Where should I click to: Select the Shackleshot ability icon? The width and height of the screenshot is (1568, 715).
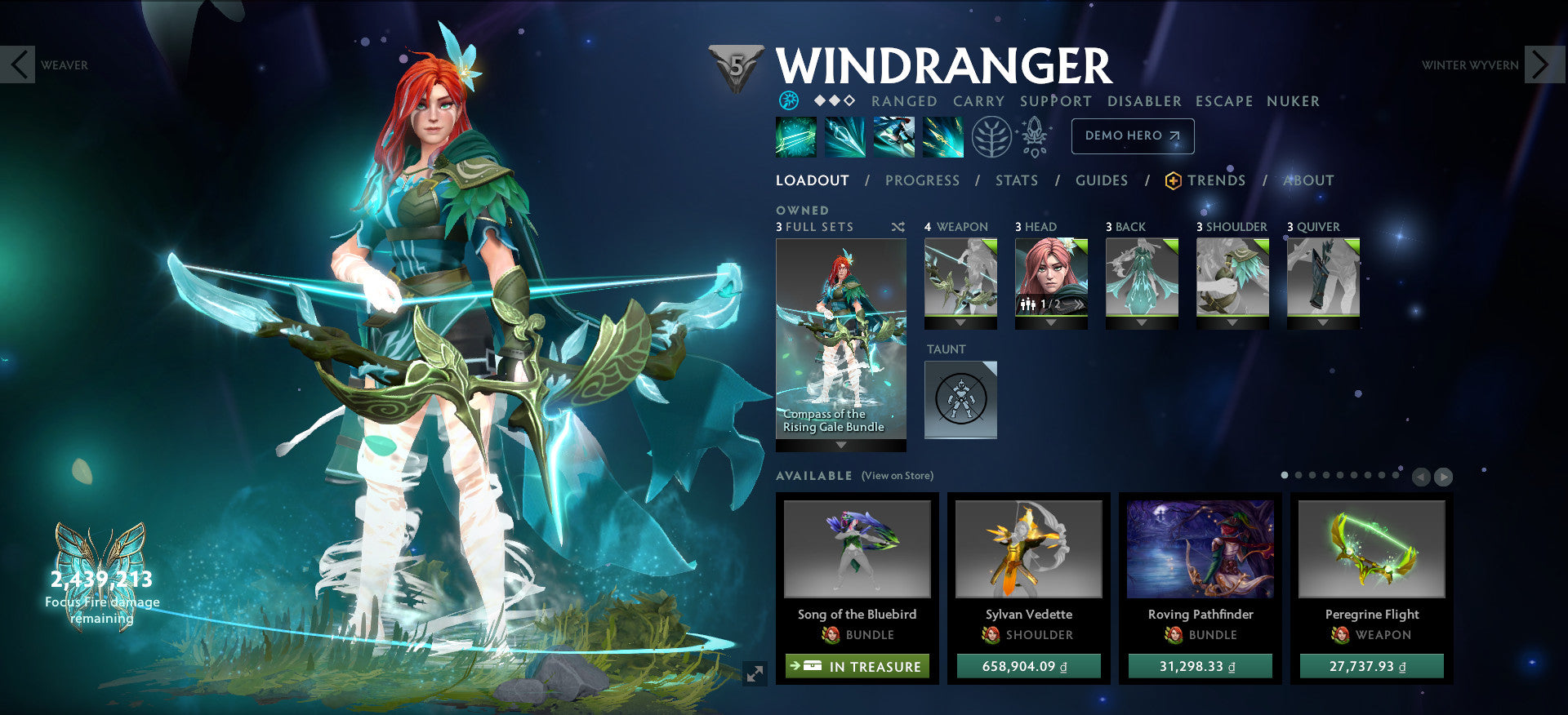795,136
